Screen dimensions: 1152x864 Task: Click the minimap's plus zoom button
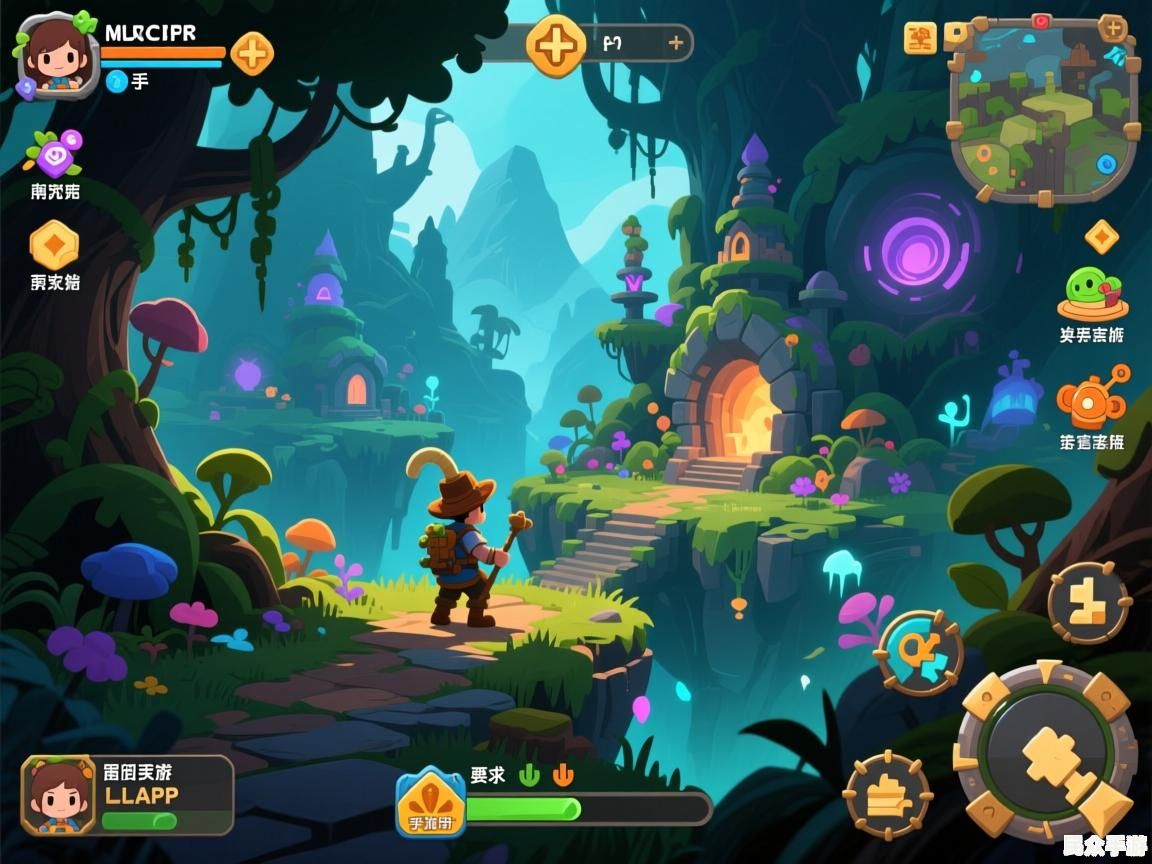pyautogui.click(x=1112, y=27)
